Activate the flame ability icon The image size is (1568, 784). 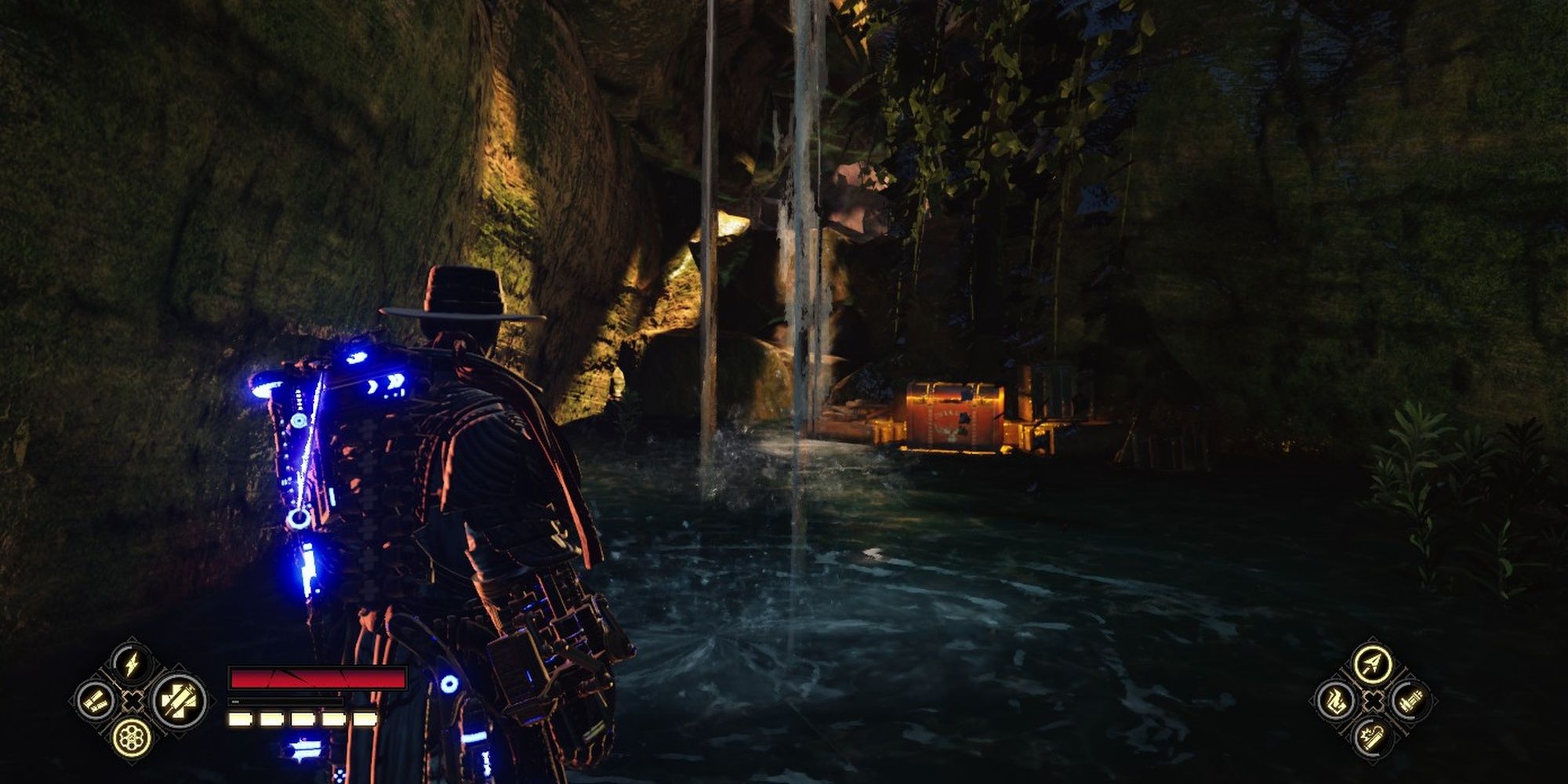click(1336, 700)
